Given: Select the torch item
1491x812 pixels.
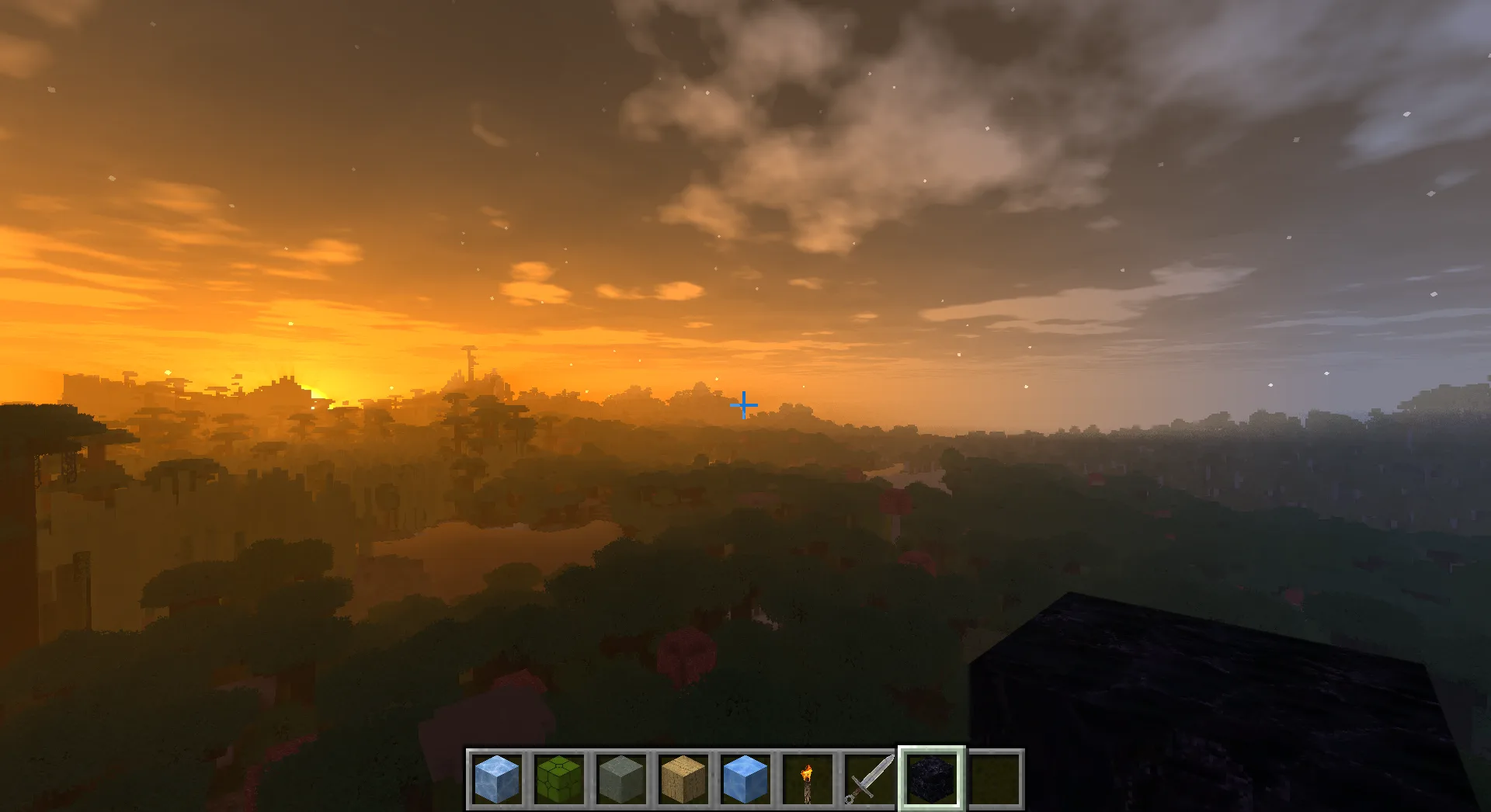Looking at the screenshot, I should click(806, 780).
